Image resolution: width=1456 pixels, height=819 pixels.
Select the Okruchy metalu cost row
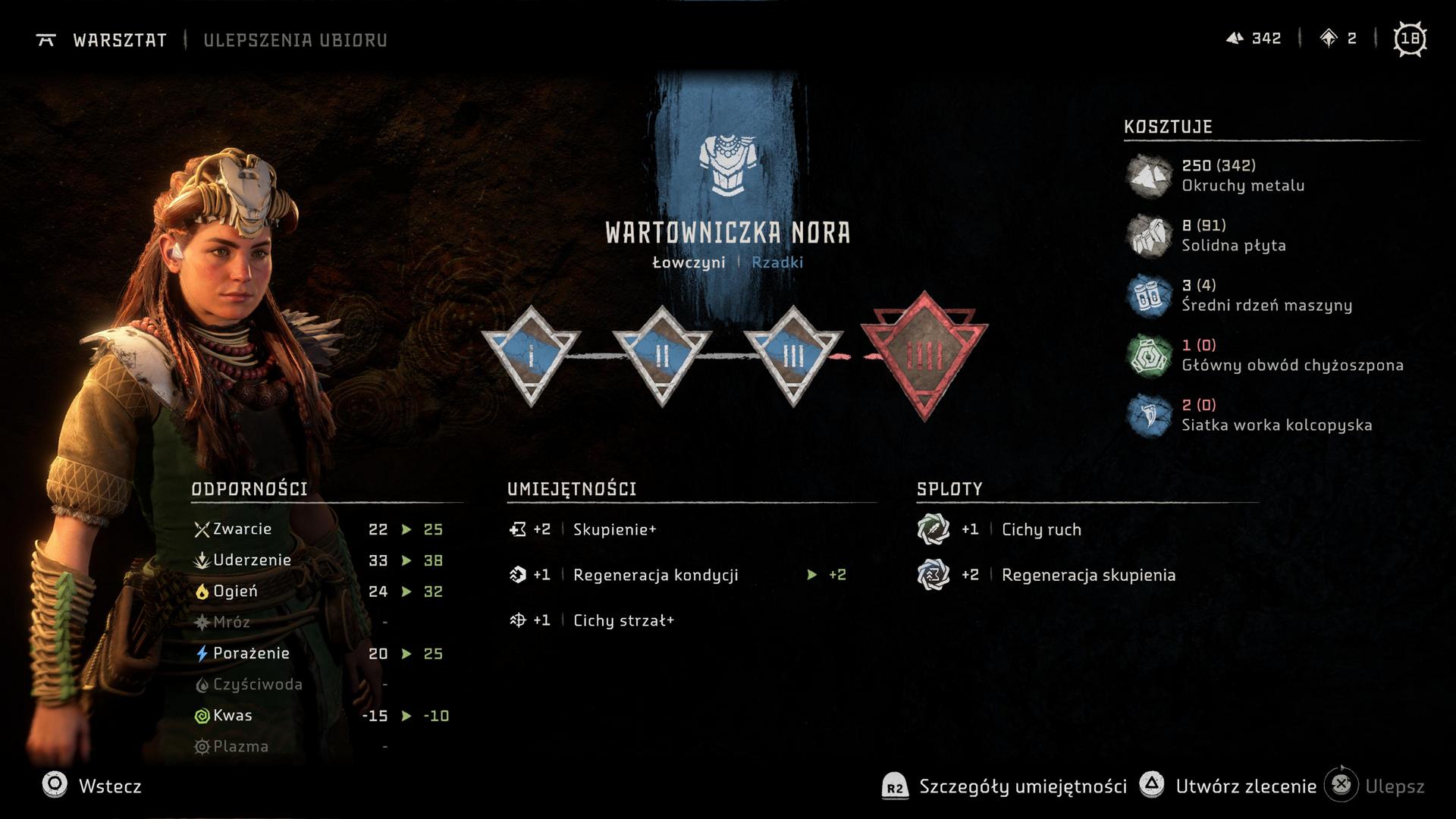coord(1242,175)
